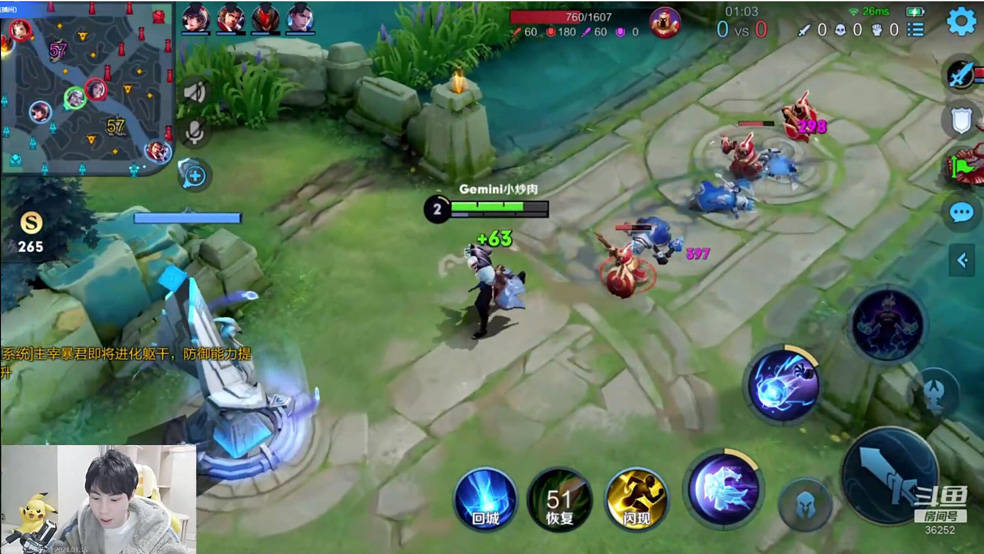This screenshot has width=984, height=554.
Task: Open the settings gear menu
Action: tap(961, 21)
